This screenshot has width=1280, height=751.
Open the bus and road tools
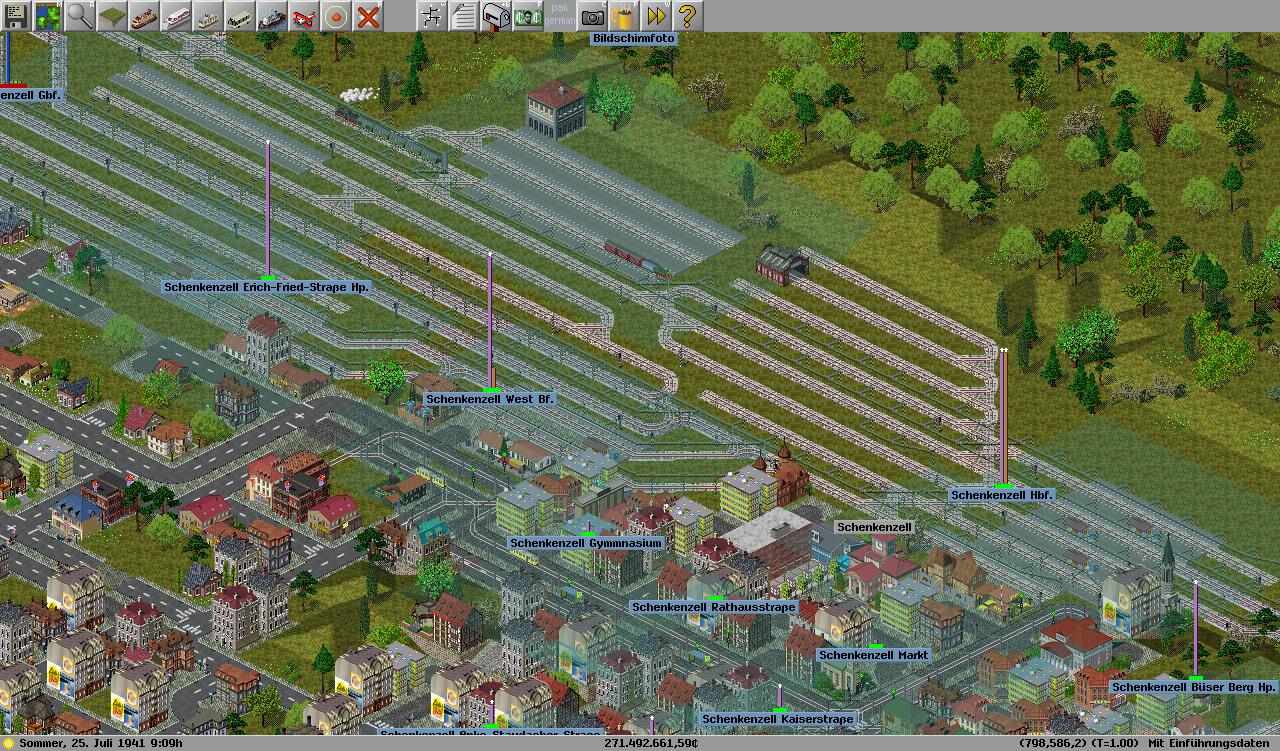tap(240, 16)
